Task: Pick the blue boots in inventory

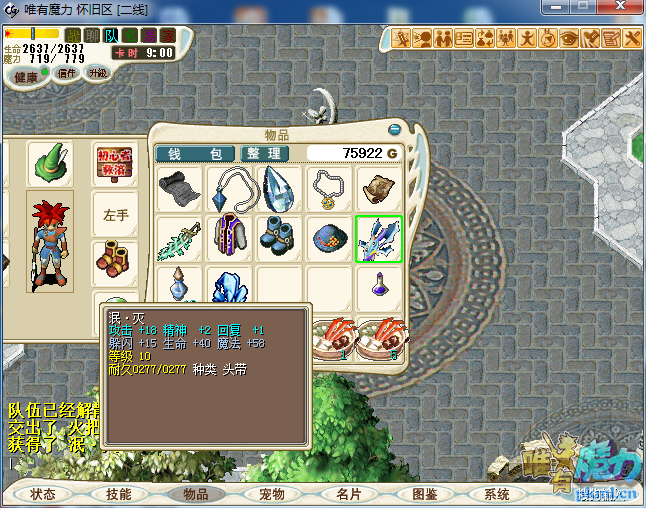Action: tap(280, 240)
